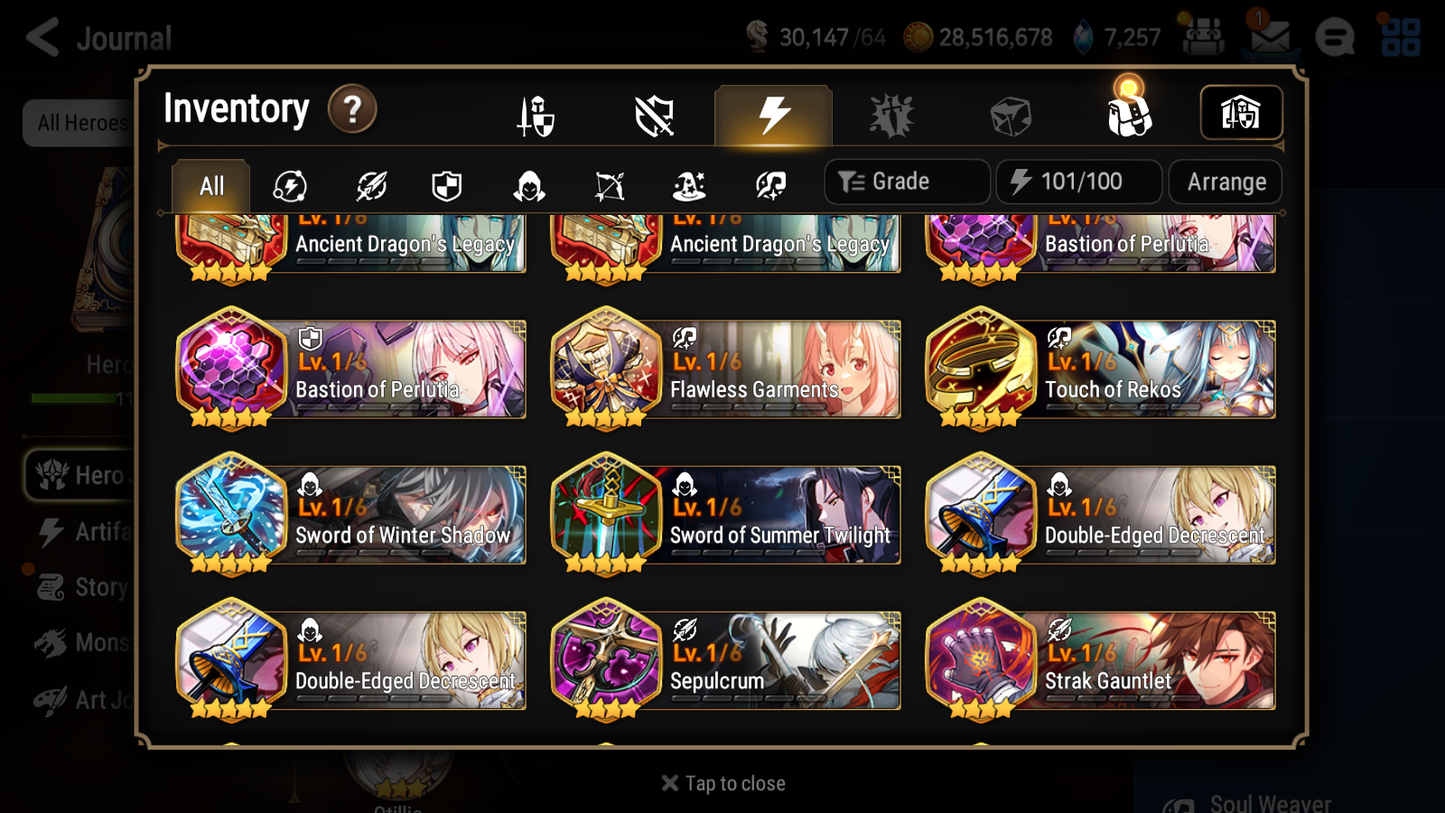
Task: Filter artifacts by Ranger class
Action: (x=608, y=182)
